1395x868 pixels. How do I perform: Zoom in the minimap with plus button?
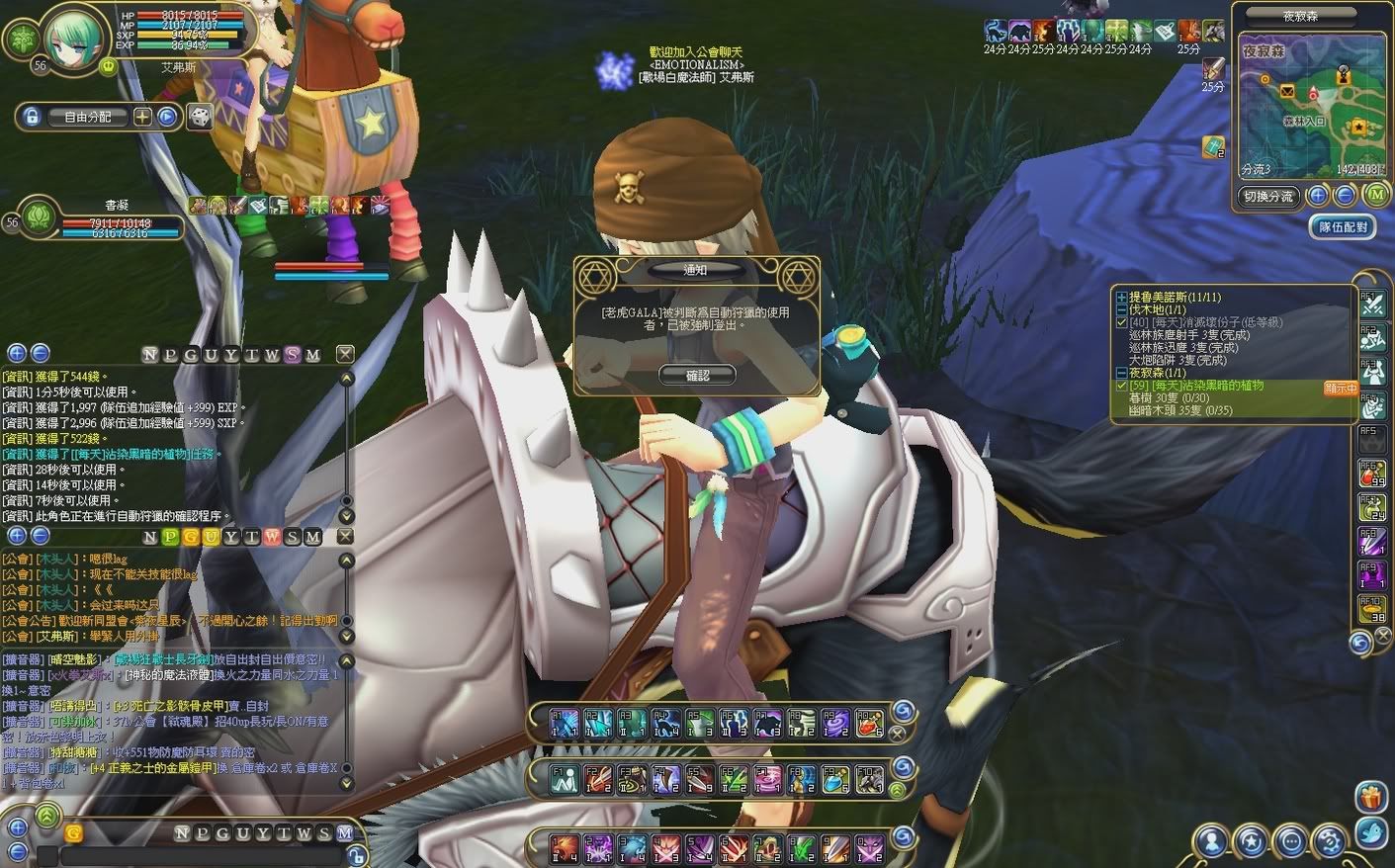(1317, 196)
